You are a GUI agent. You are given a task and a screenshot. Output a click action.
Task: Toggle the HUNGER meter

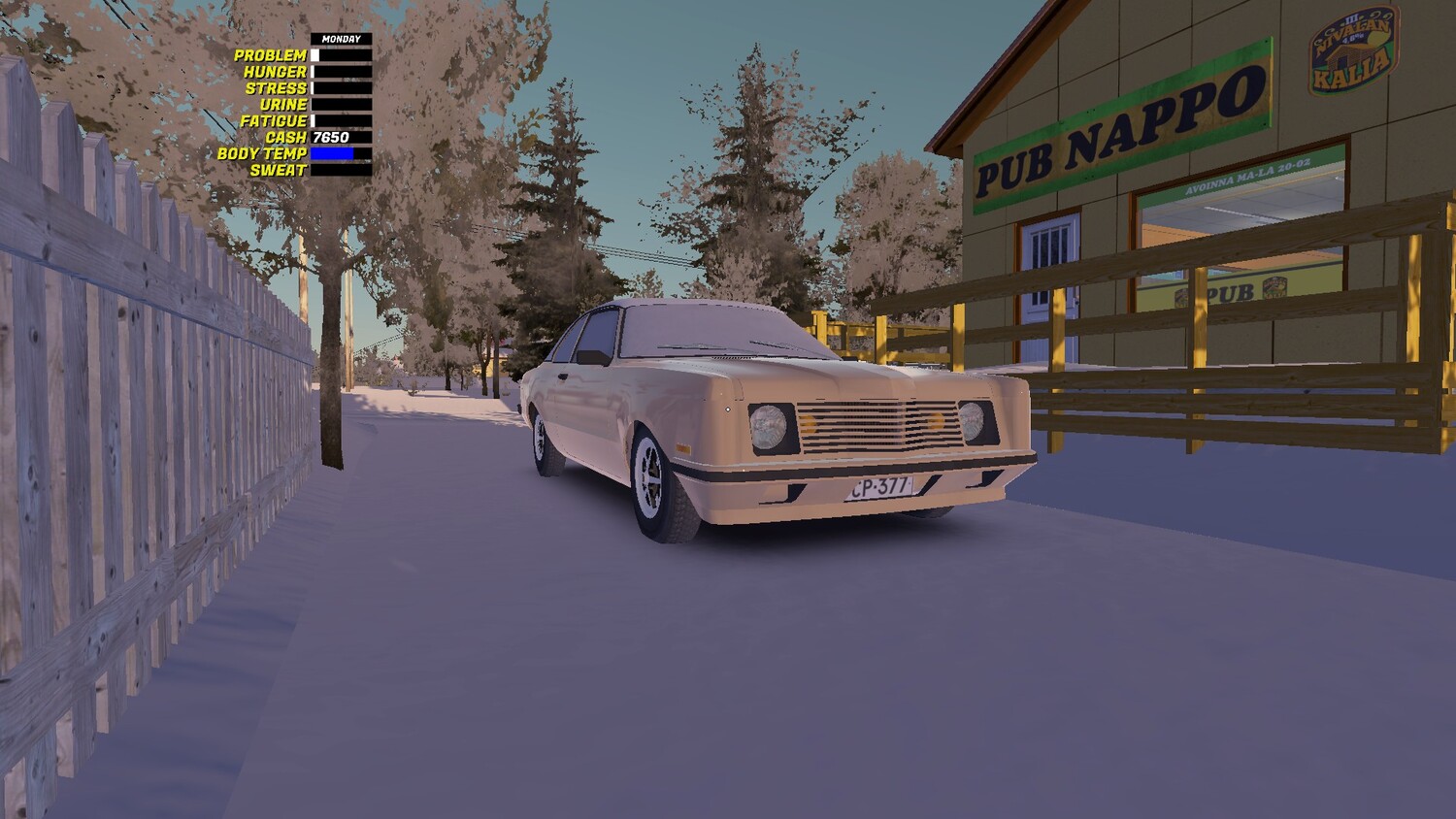340,70
